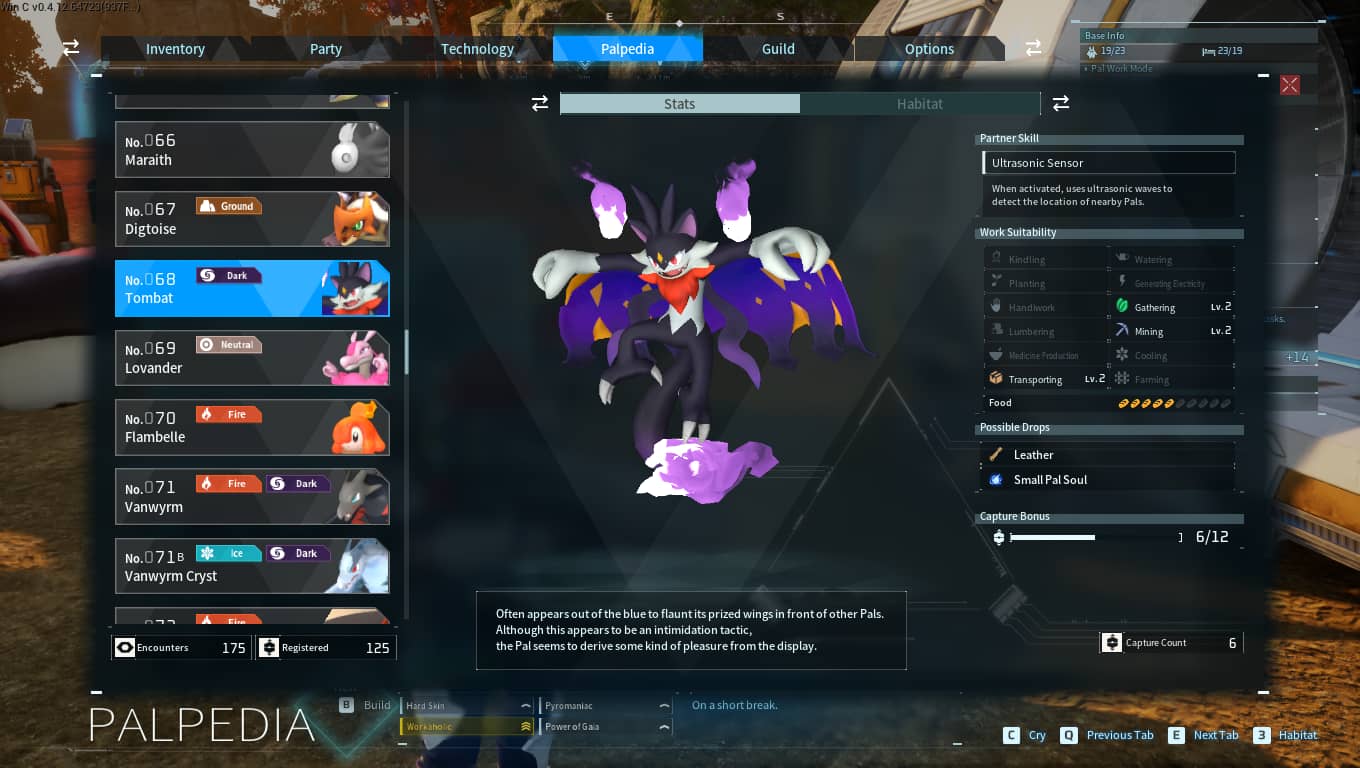Viewport: 1360px width, 768px height.
Task: Click the Encounters counter icon
Action: point(124,647)
